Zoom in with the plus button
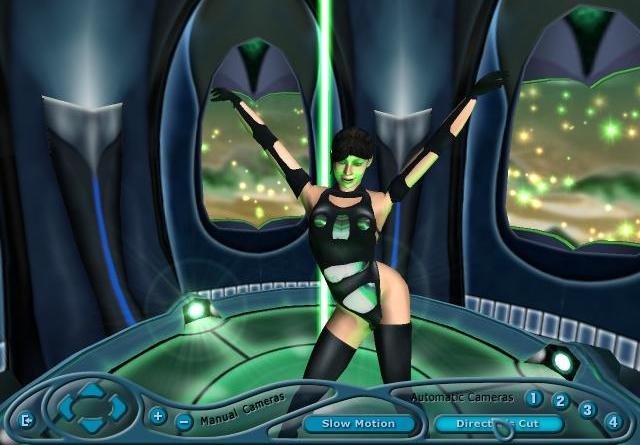The image size is (640, 445). [x=158, y=415]
